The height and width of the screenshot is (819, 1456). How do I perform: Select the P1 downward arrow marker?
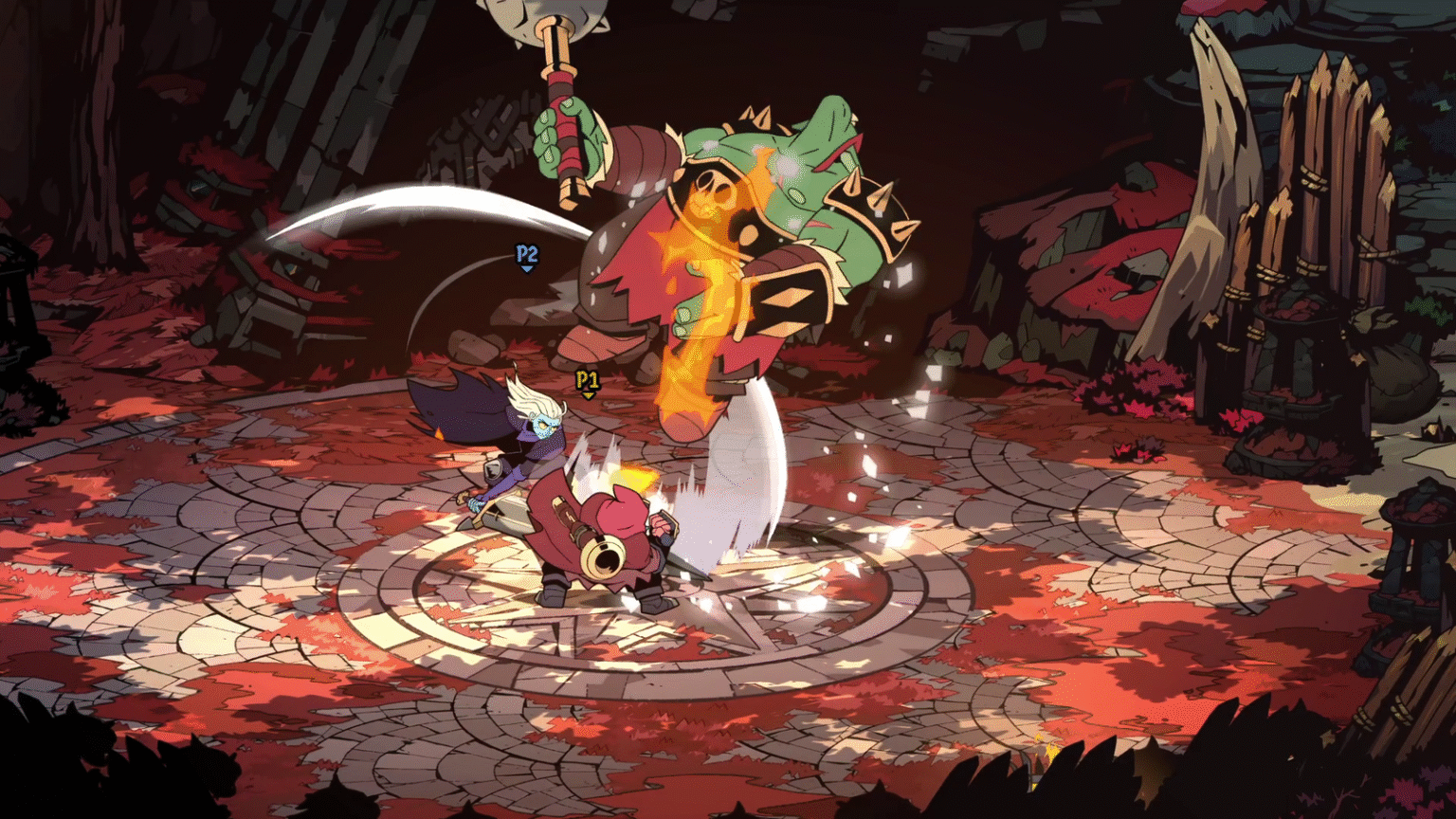(x=588, y=397)
